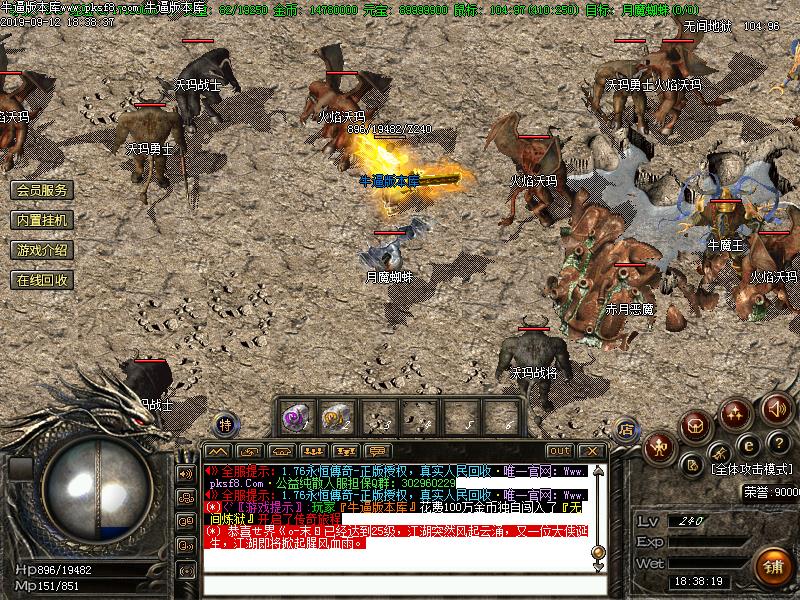Click the round 特 special button

coord(226,424)
